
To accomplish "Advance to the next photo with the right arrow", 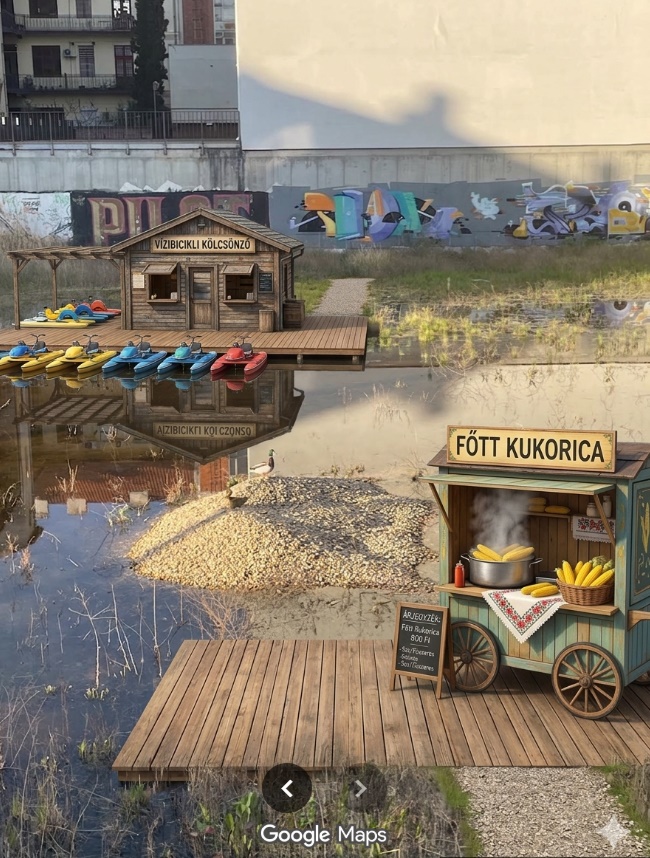I will coord(362,788).
